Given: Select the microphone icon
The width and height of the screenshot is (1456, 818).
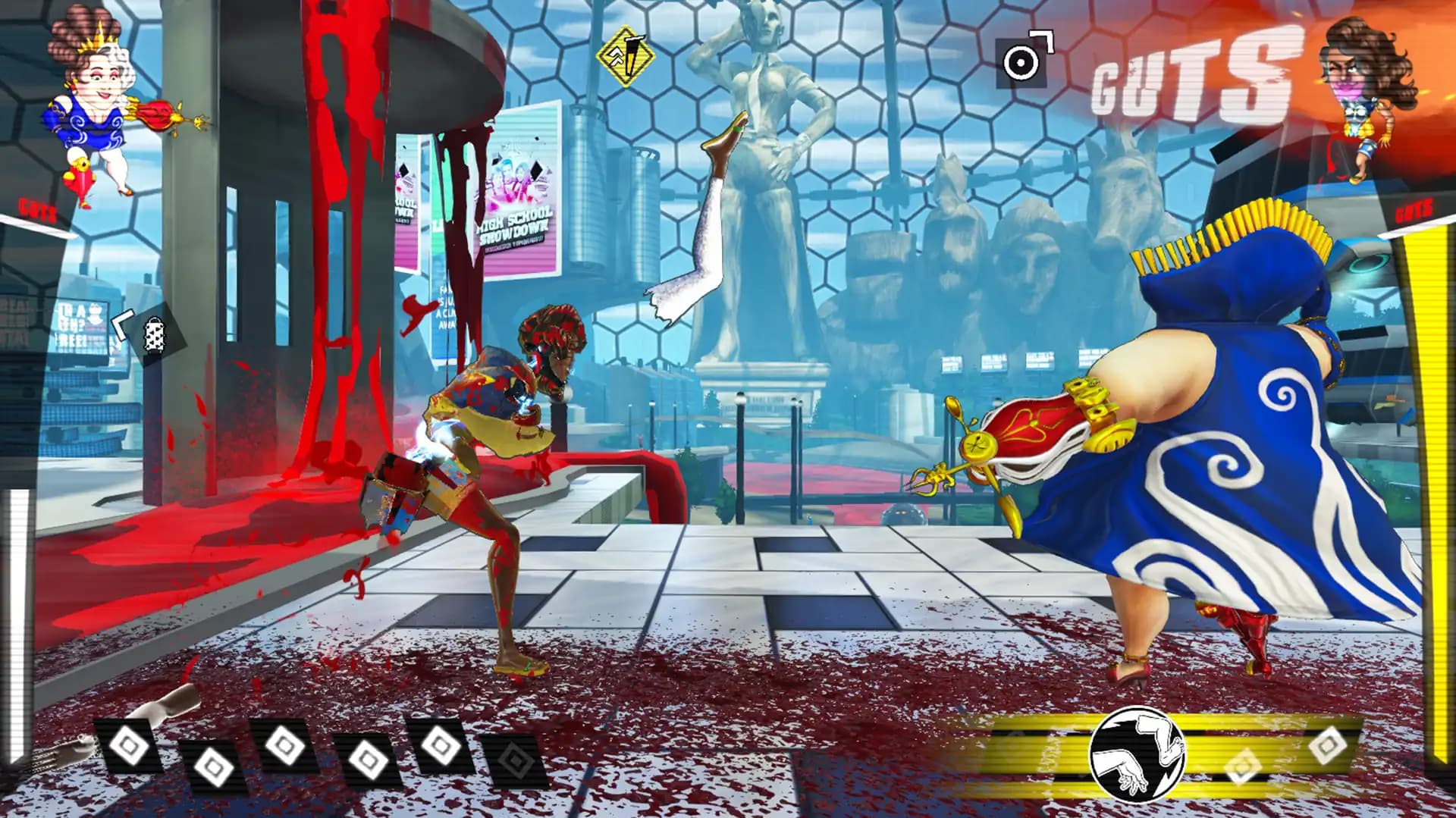Looking at the screenshot, I should [152, 334].
